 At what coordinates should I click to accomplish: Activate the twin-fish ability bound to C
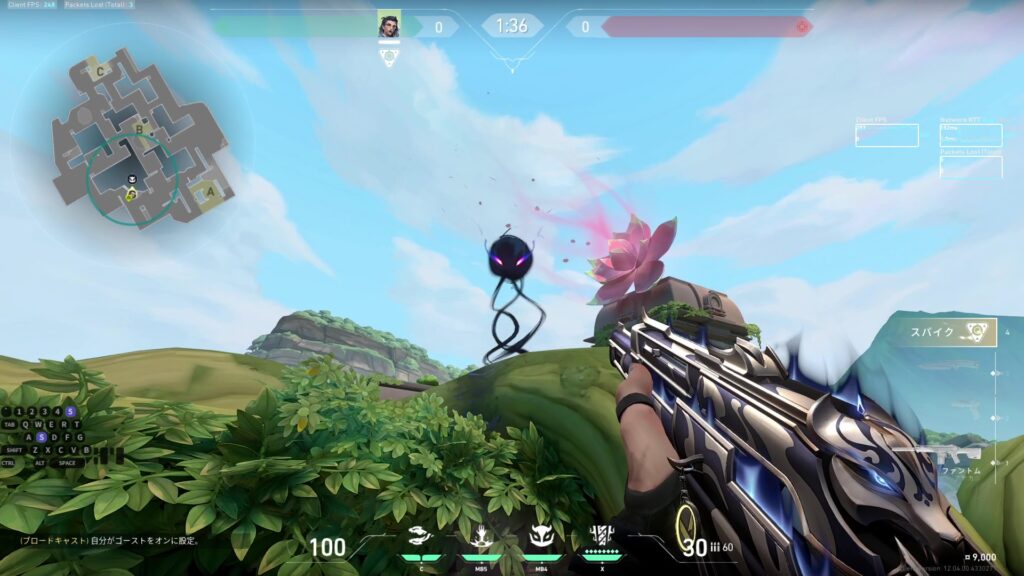tap(421, 538)
